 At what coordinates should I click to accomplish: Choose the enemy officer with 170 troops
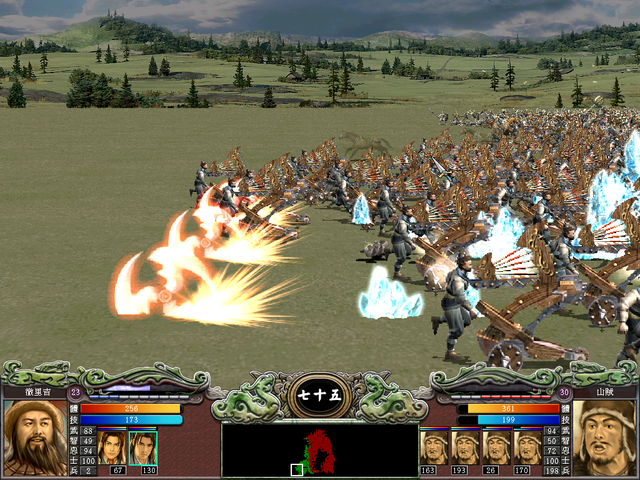pos(528,446)
